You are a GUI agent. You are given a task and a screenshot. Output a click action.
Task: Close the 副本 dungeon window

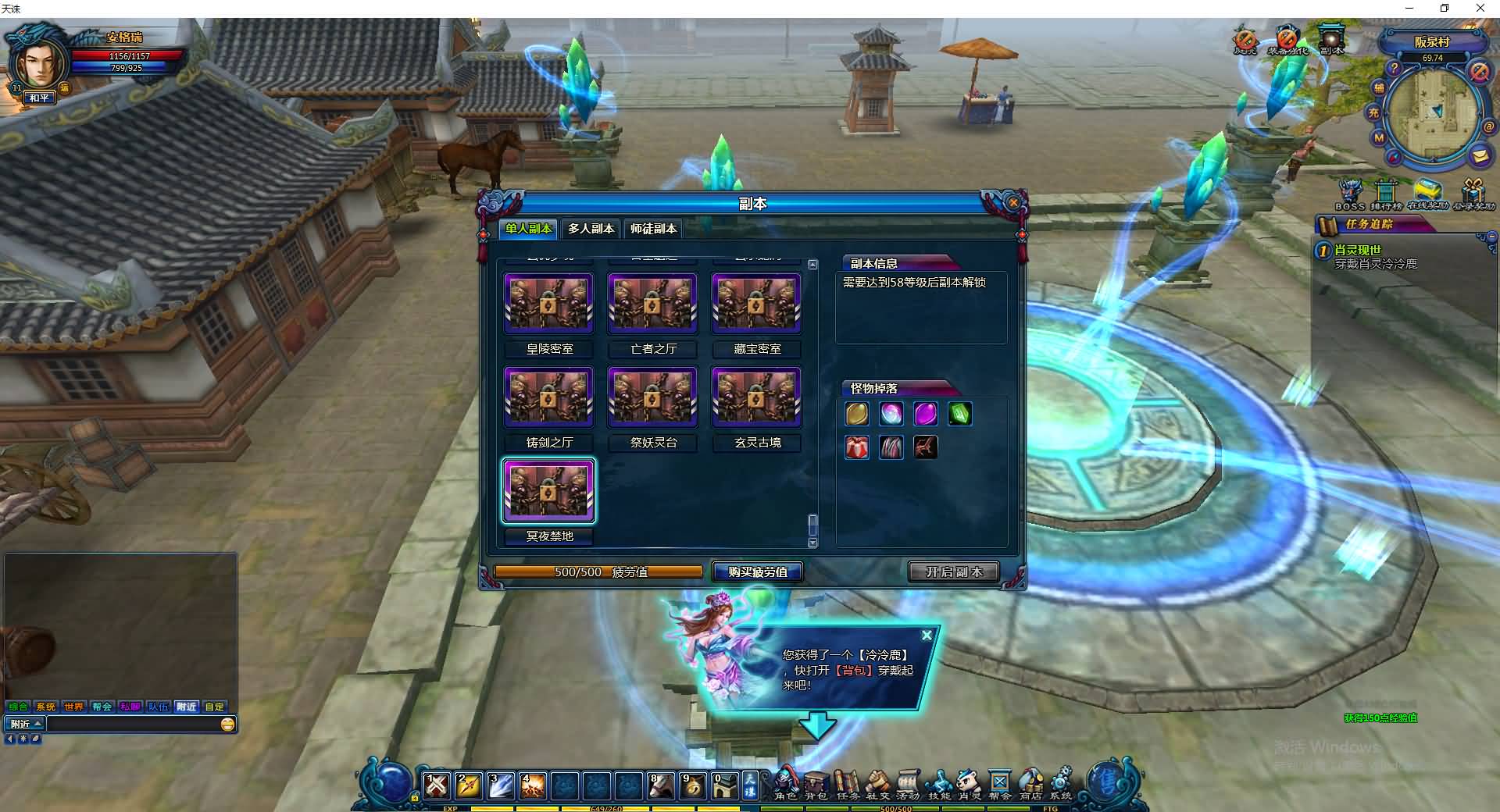click(1013, 203)
